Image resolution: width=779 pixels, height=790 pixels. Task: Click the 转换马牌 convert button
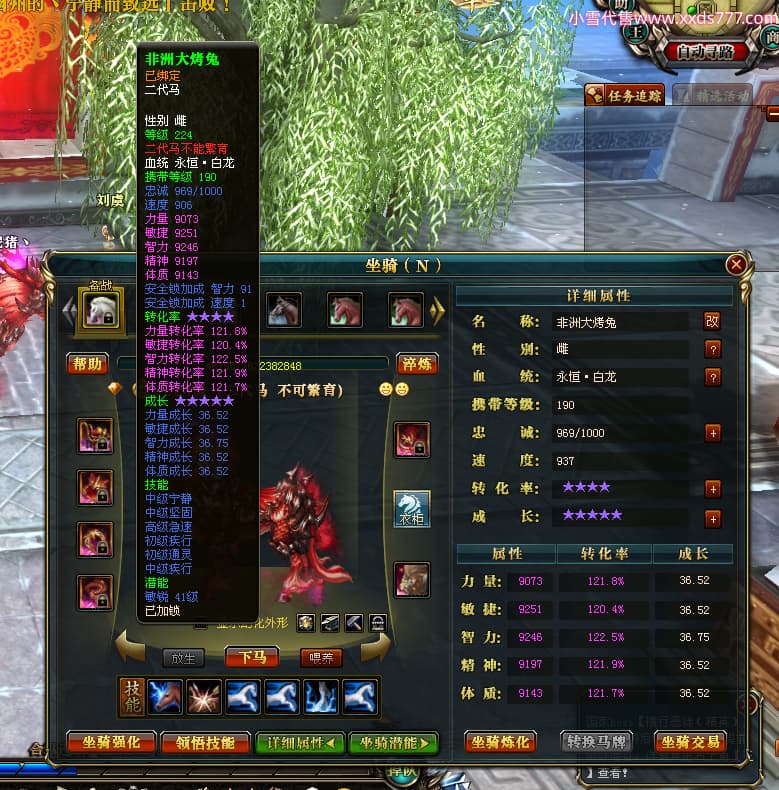click(595, 742)
